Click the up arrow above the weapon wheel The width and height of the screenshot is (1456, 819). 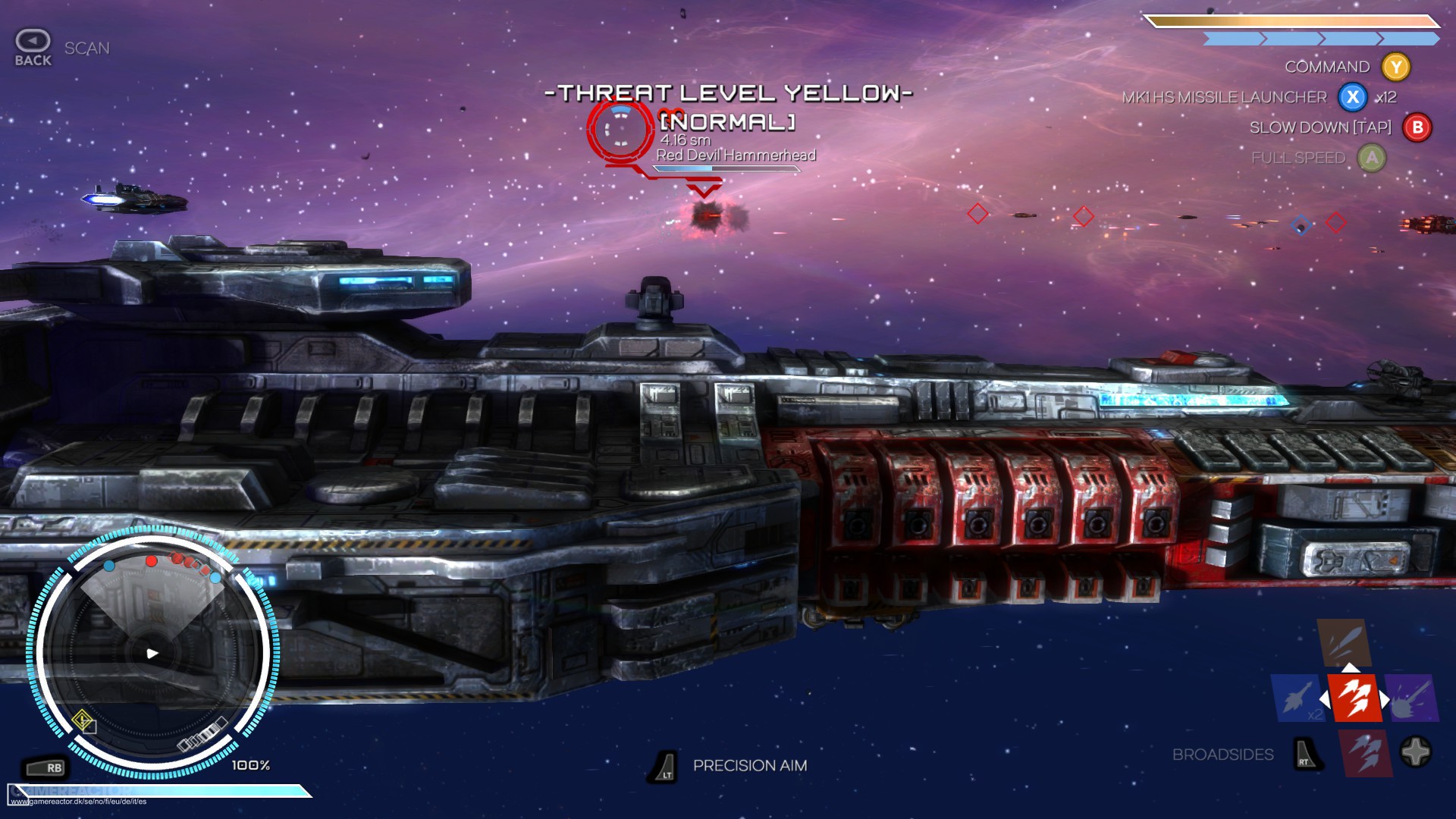tap(1350, 667)
